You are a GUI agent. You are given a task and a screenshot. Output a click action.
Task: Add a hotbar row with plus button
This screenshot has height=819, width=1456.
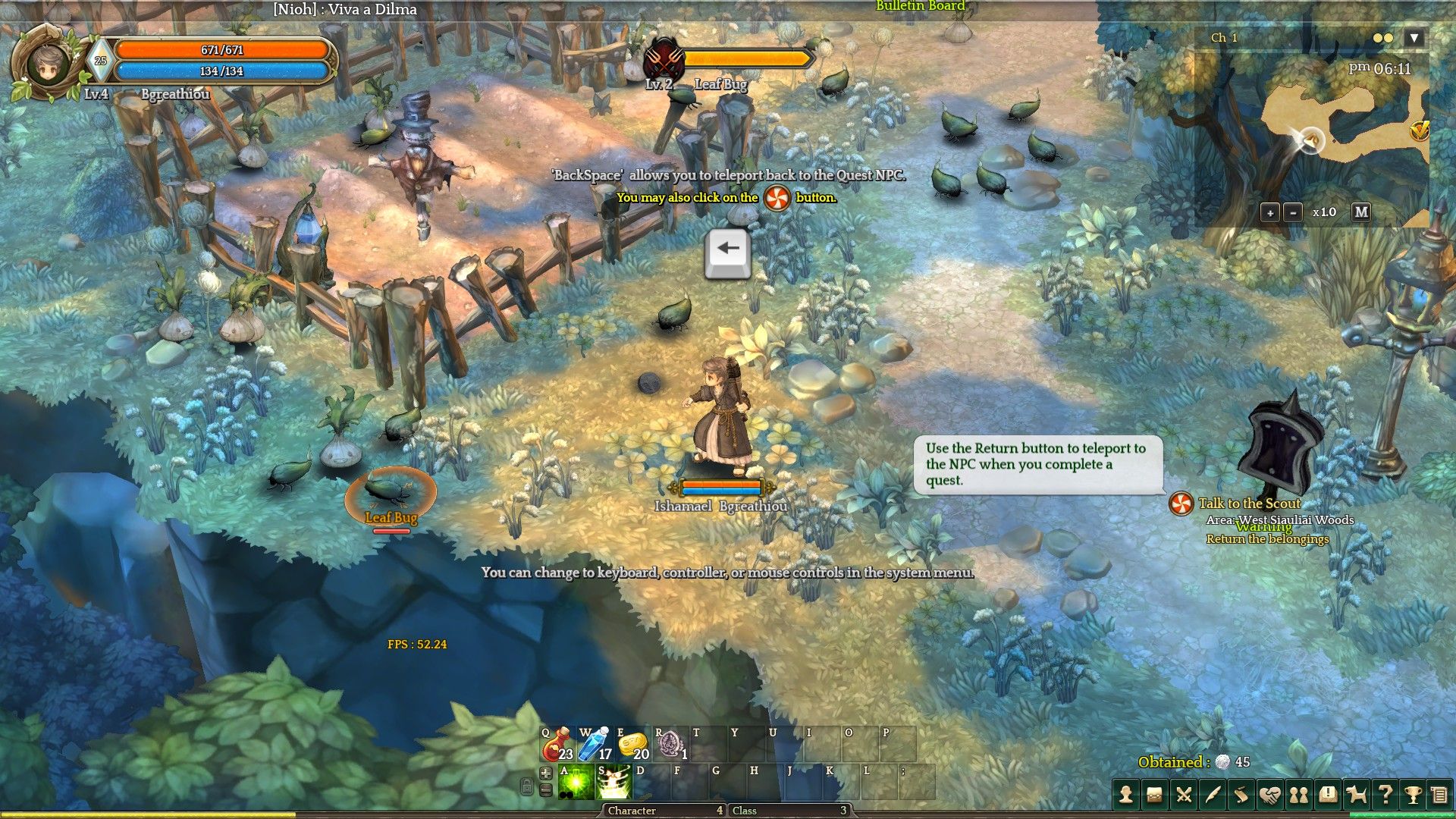coord(545,773)
